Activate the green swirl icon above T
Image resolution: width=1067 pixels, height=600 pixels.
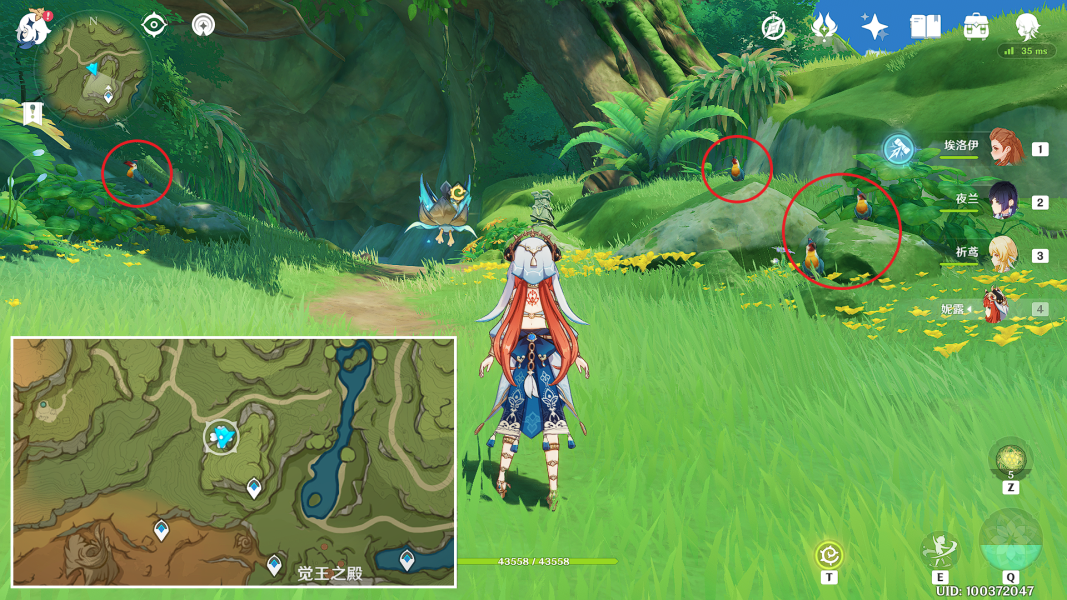click(x=829, y=555)
